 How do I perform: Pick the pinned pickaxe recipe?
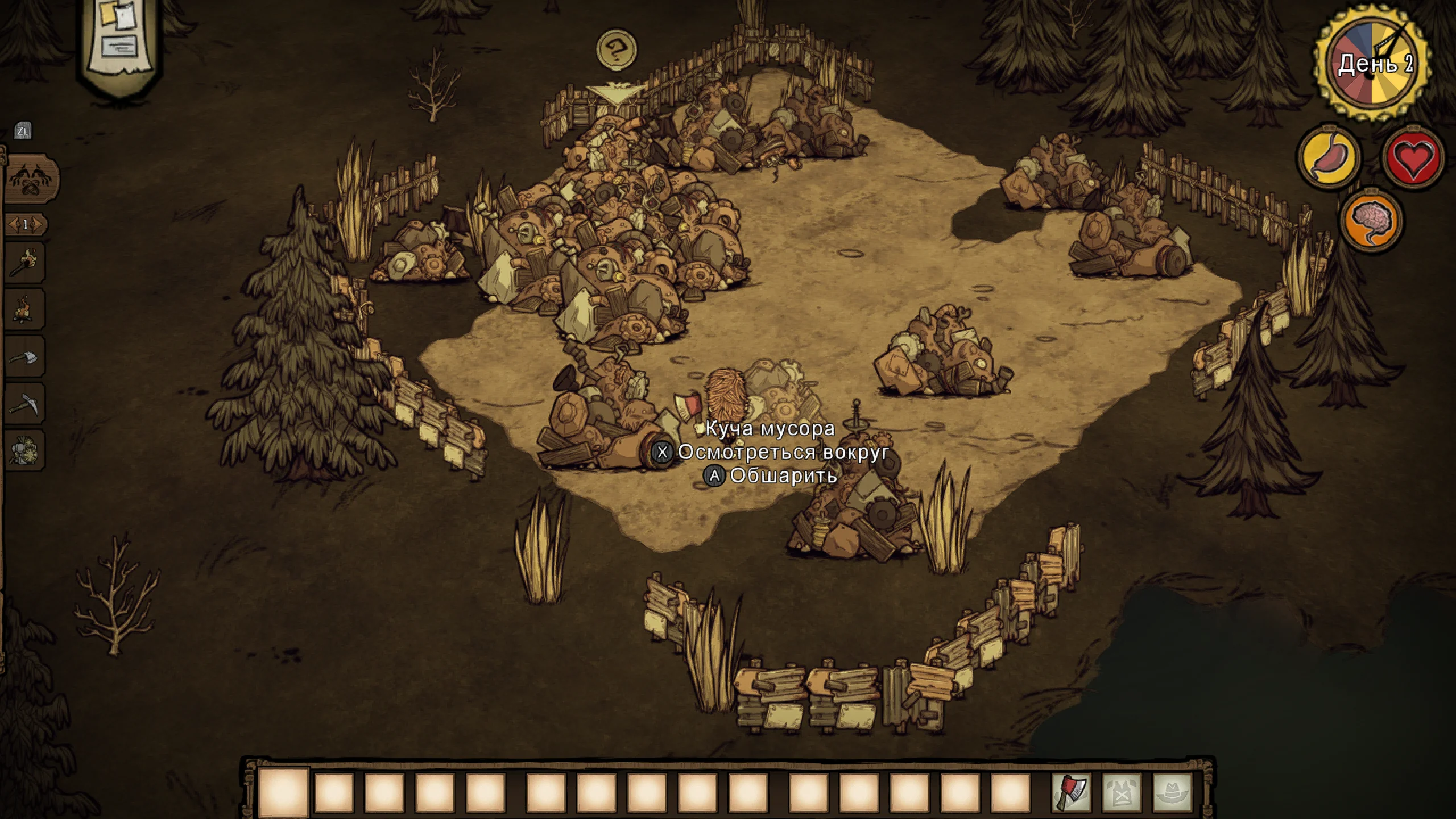coord(24,403)
